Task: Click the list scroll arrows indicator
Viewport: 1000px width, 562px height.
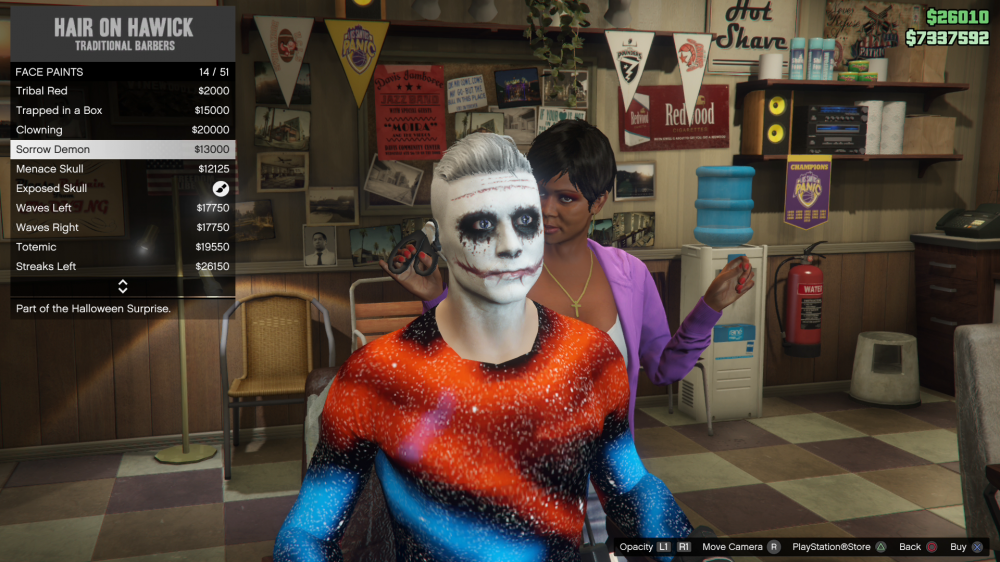Action: click(x=123, y=287)
